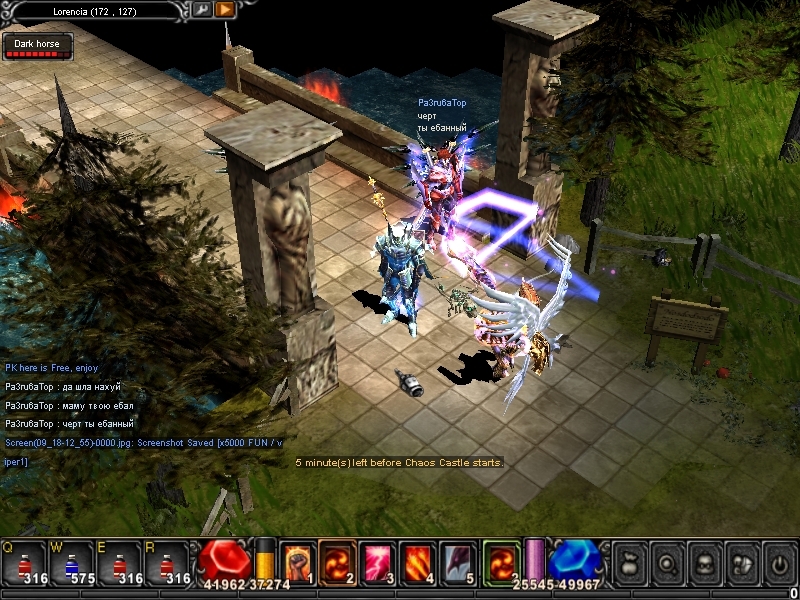Image resolution: width=800 pixels, height=600 pixels.
Task: Click the power button icon
Action: tap(778, 562)
